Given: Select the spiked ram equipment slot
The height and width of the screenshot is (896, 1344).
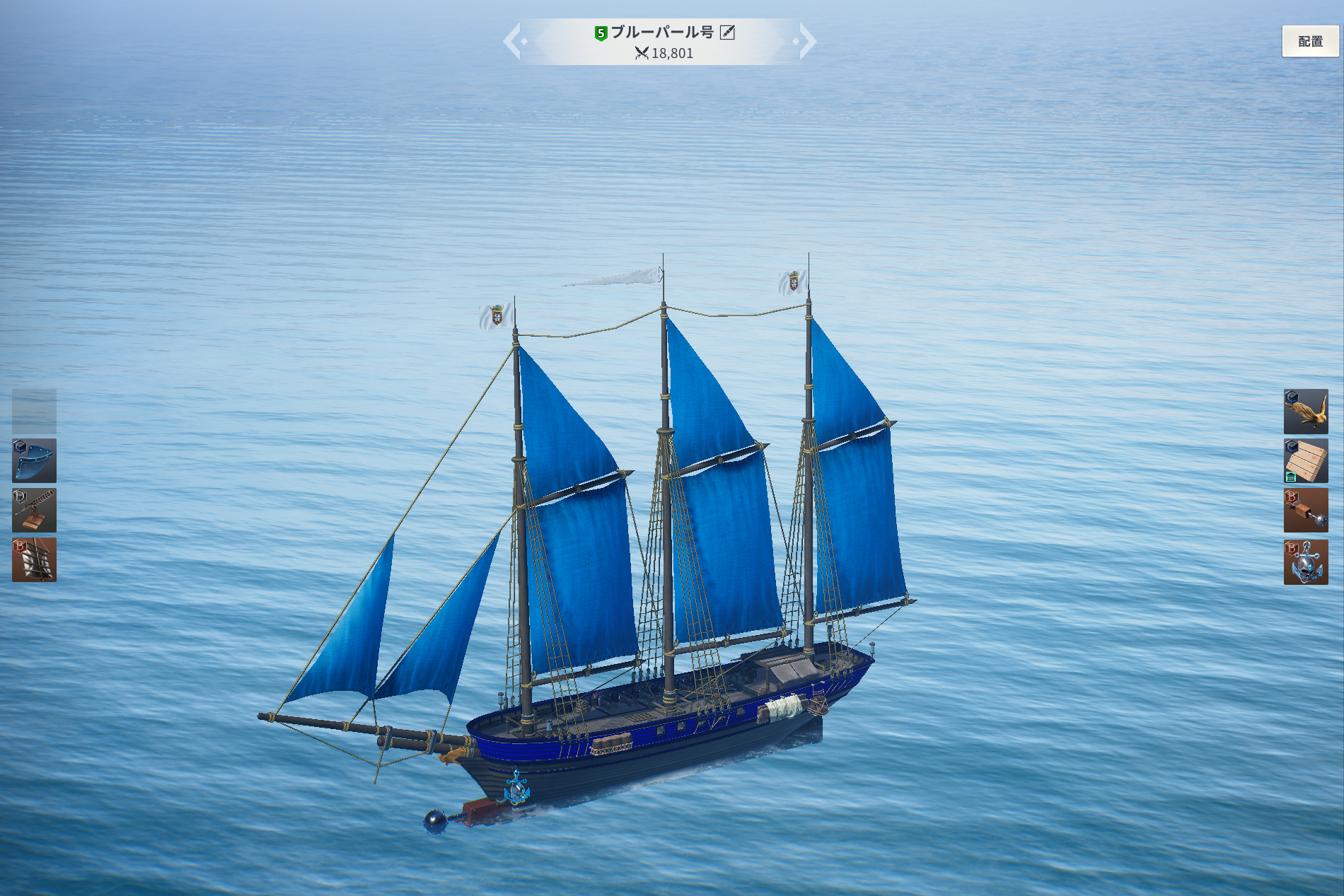Looking at the screenshot, I should tap(1306, 510).
